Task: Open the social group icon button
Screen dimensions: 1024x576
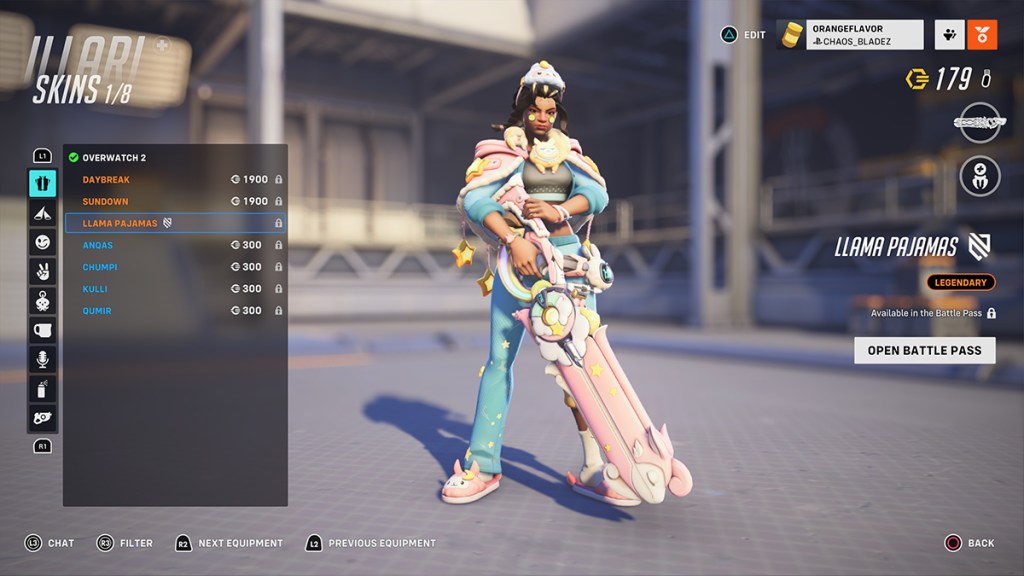Action: click(949, 35)
